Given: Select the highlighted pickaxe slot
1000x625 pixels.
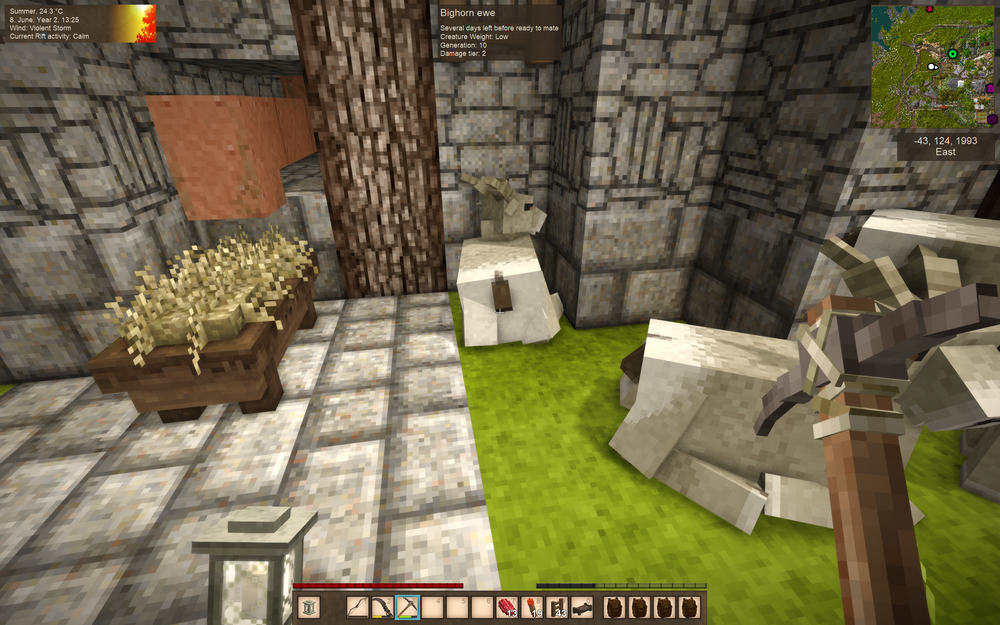Looking at the screenshot, I should point(407,607).
